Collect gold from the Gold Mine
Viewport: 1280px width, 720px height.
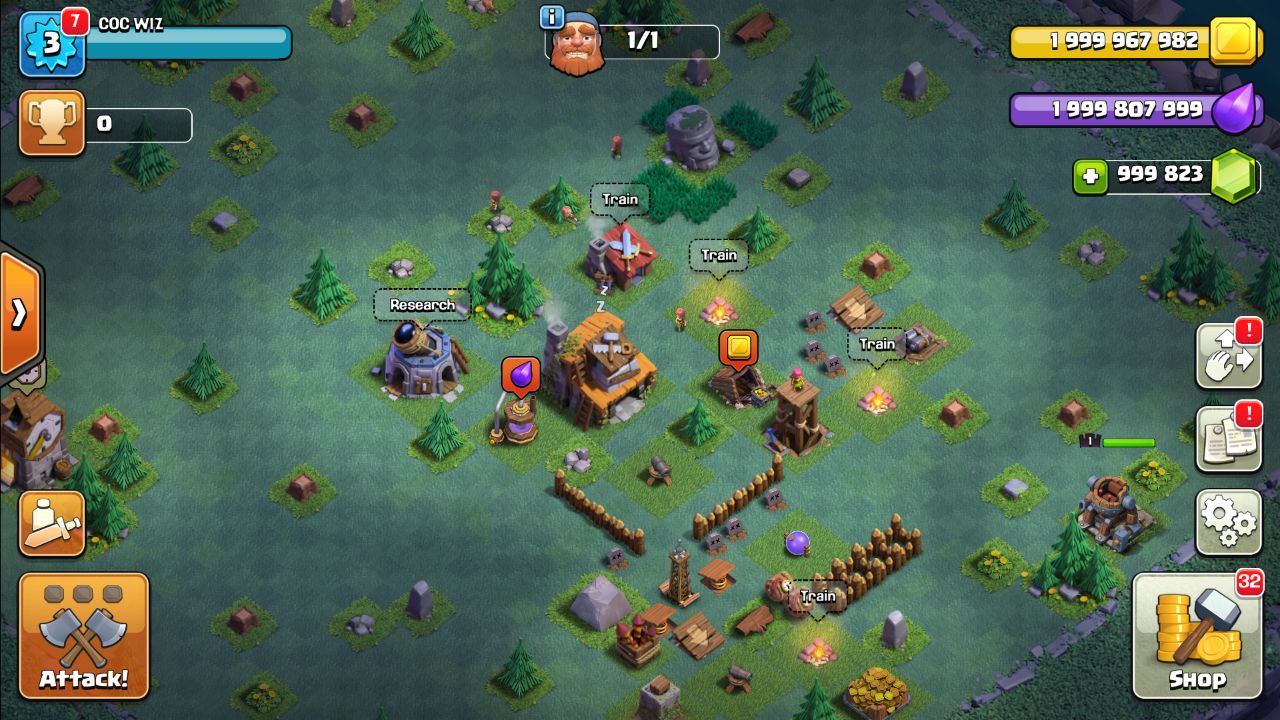(x=737, y=348)
